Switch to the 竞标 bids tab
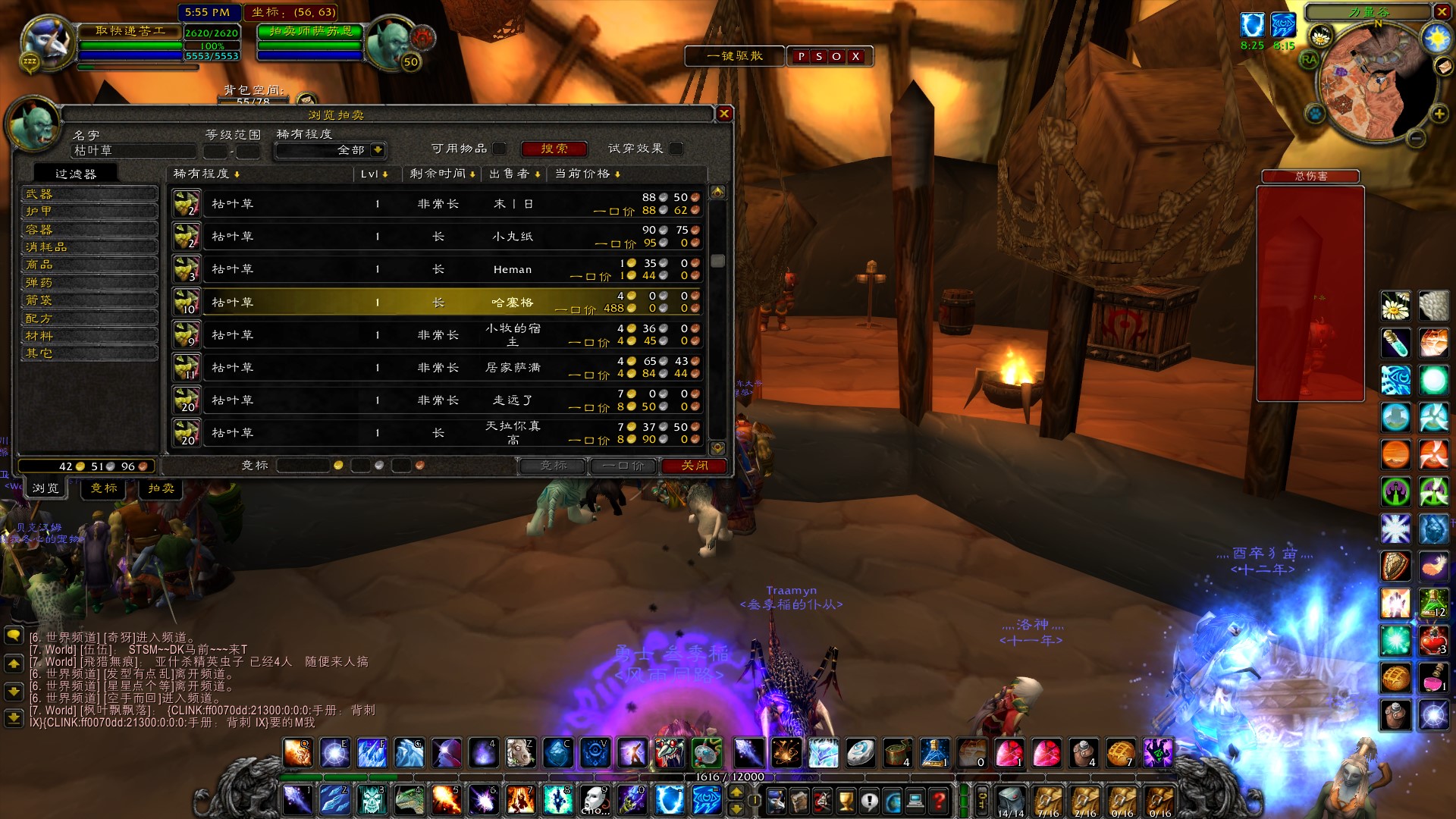 (104, 488)
